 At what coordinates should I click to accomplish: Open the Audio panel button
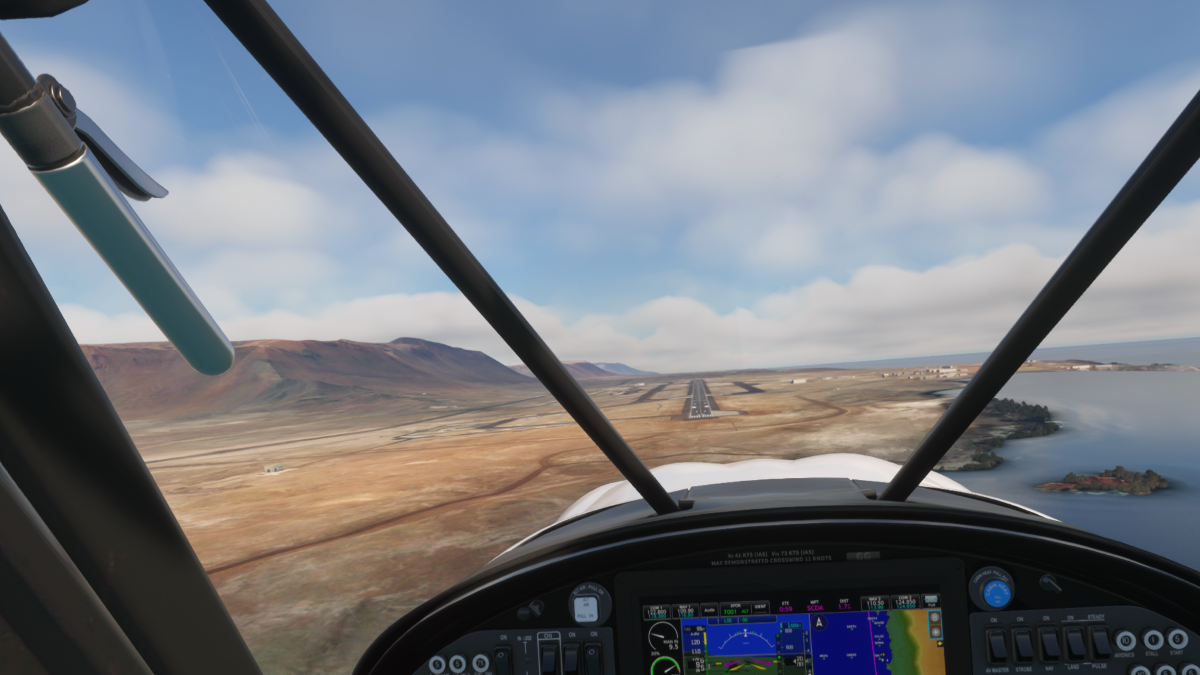(x=709, y=610)
